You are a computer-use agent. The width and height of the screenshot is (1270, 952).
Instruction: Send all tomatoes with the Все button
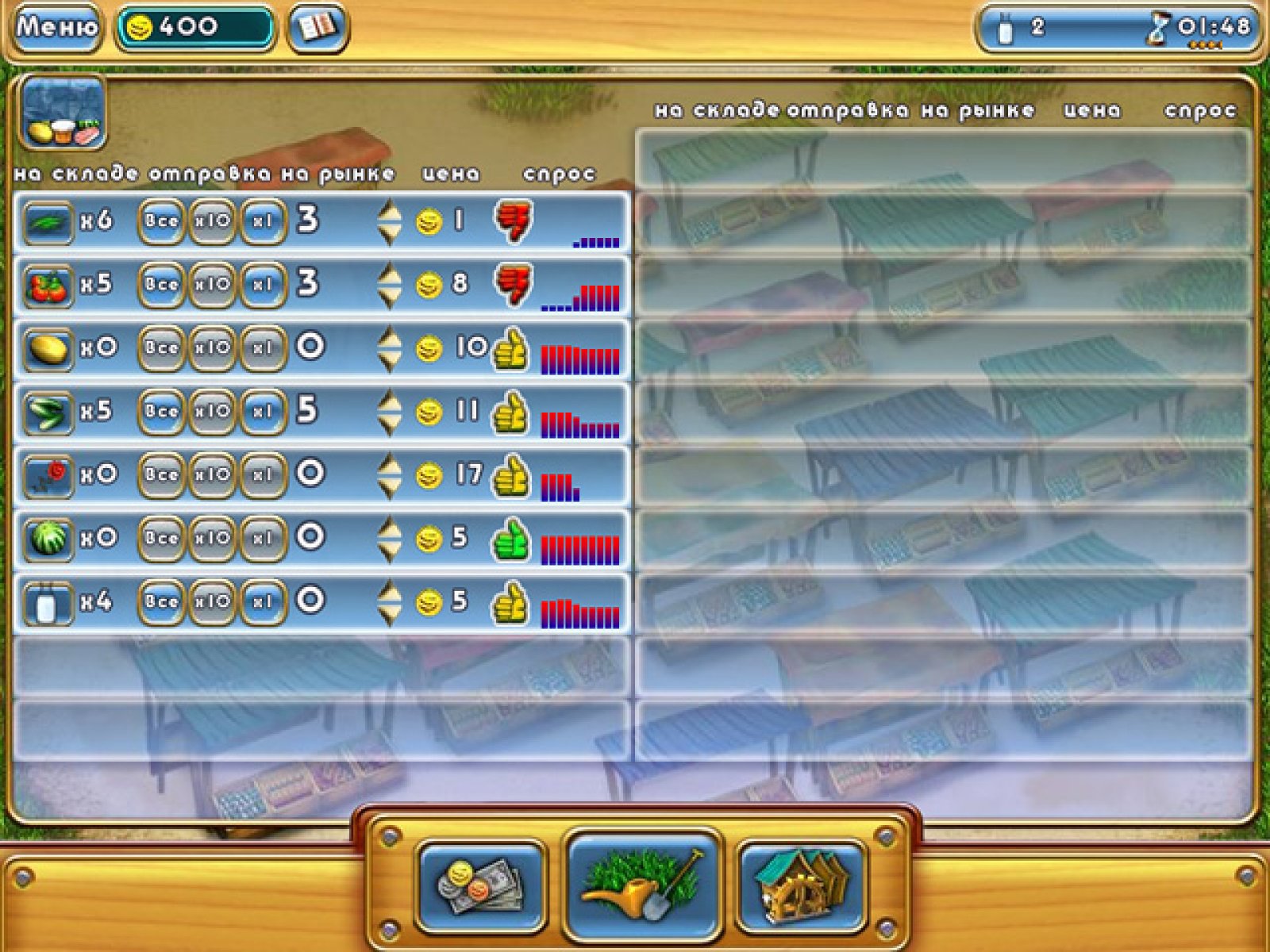click(x=161, y=285)
